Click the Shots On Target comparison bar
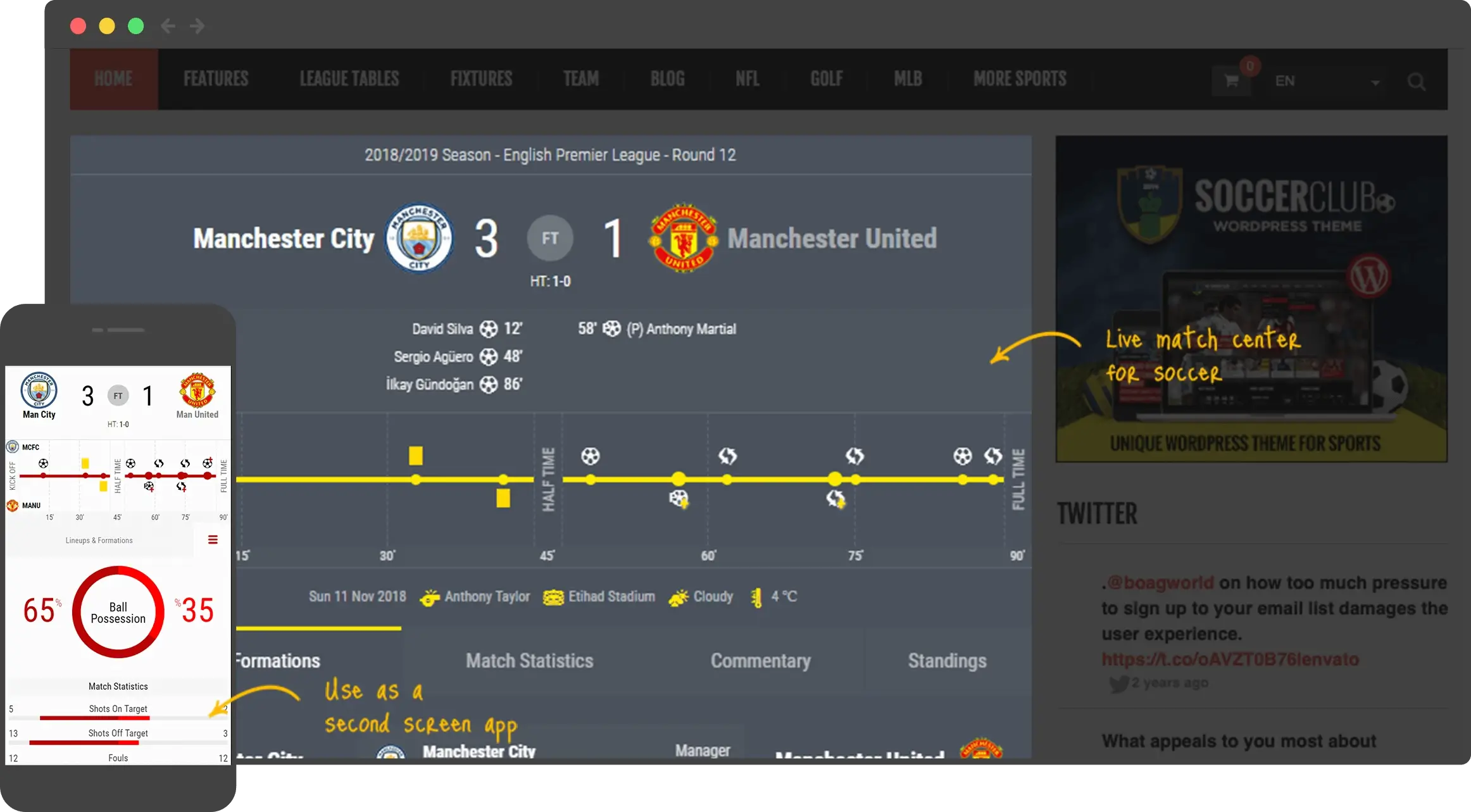 click(x=94, y=718)
